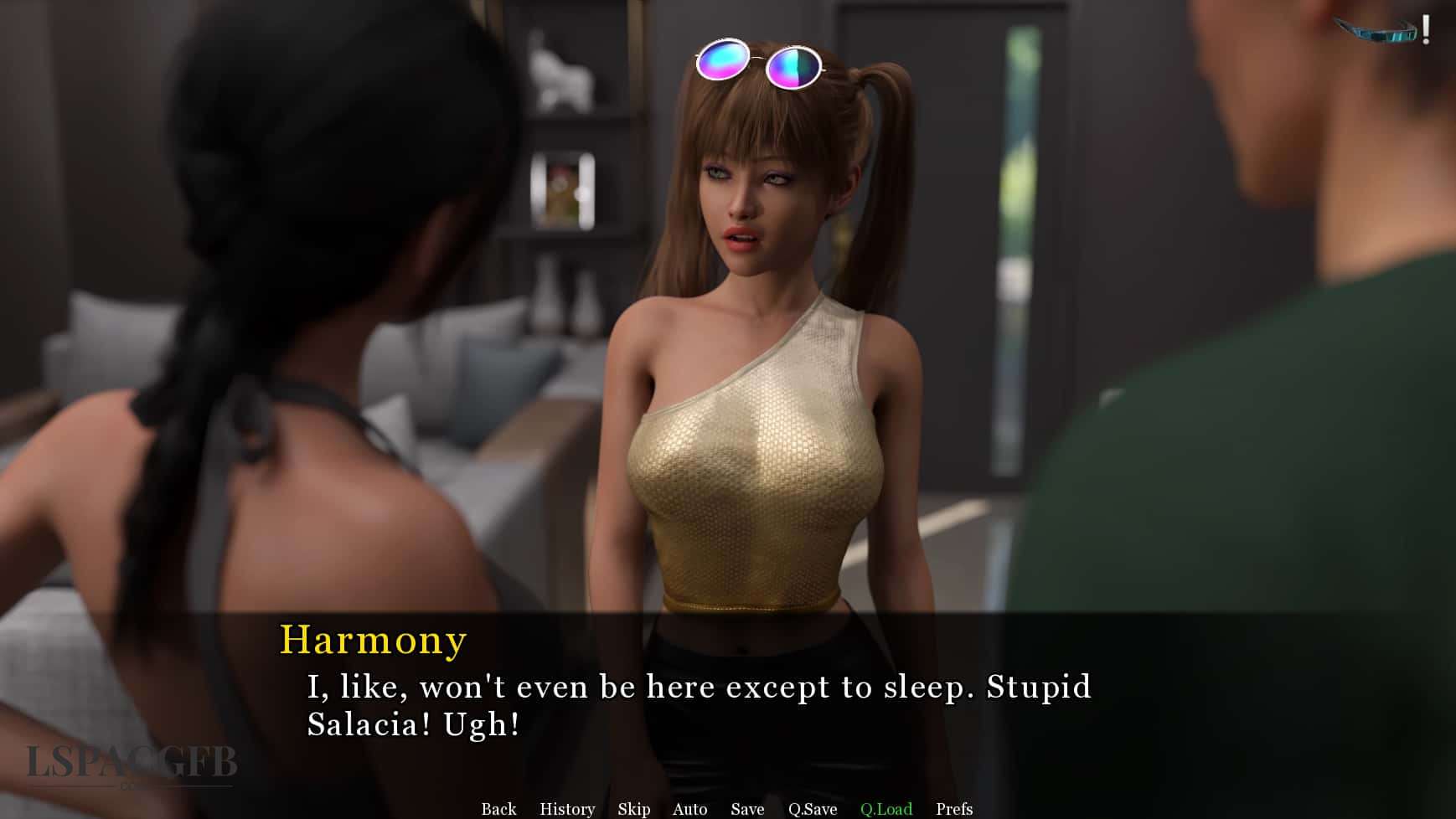Load the quicksave using Q.Load

pyautogui.click(x=885, y=809)
